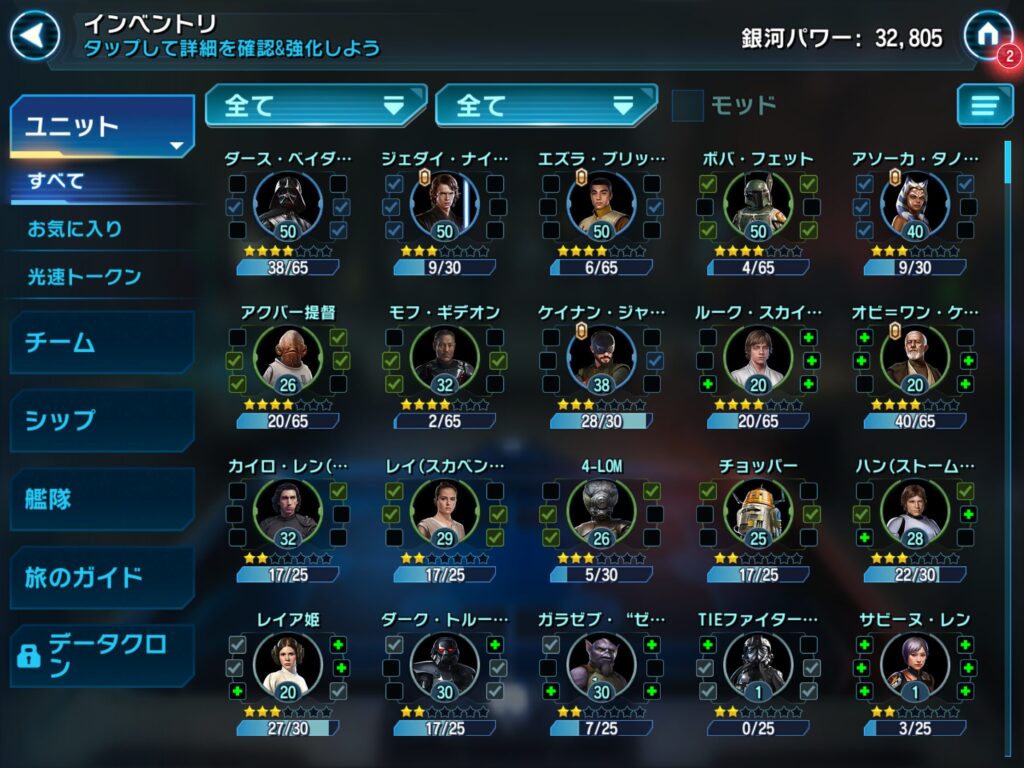
Task: Pick the チョッパー droid unit
Action: coord(758,514)
